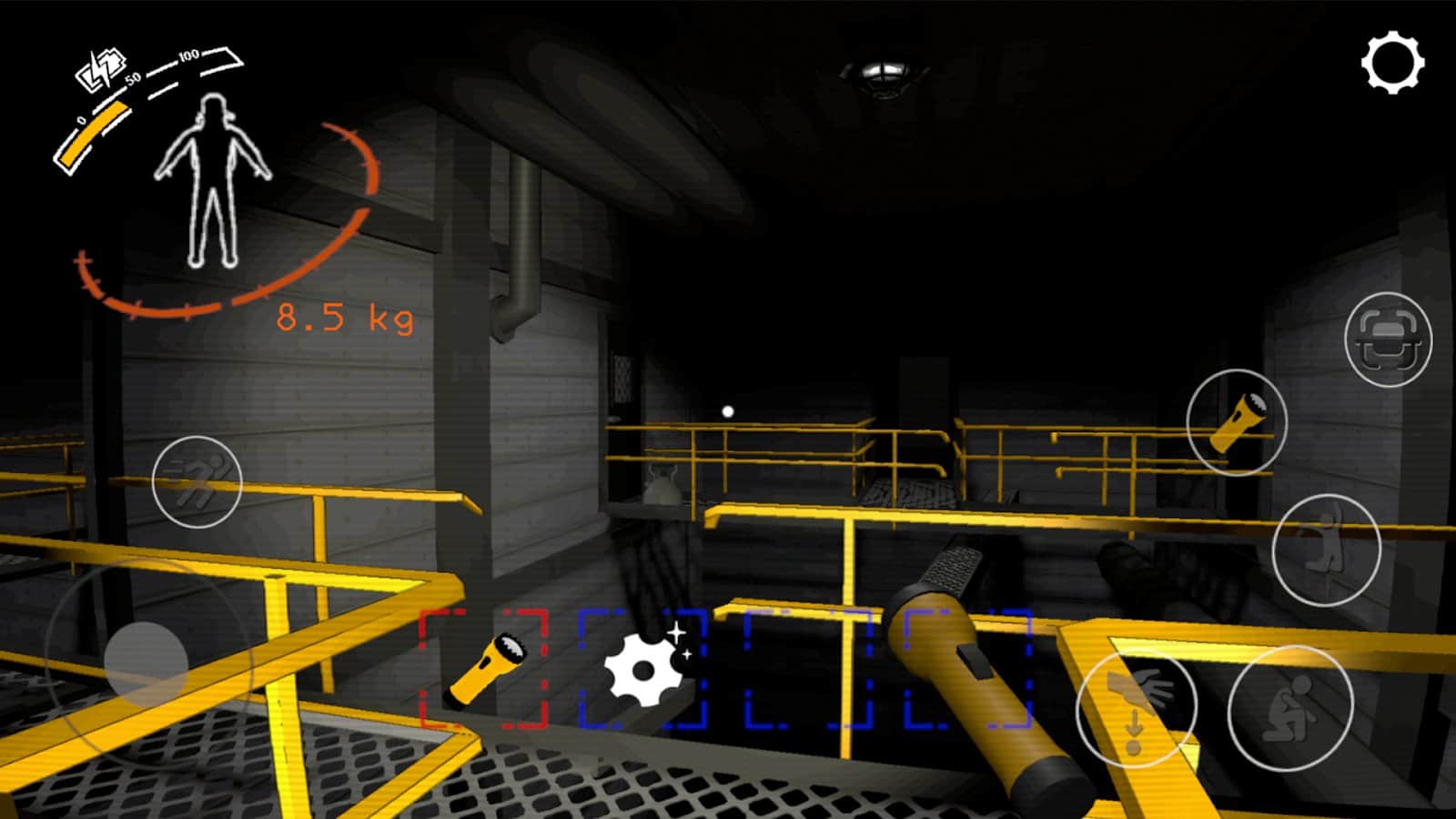Tap the white crosshair dot in the scene
The image size is (1456, 819).
[x=726, y=410]
